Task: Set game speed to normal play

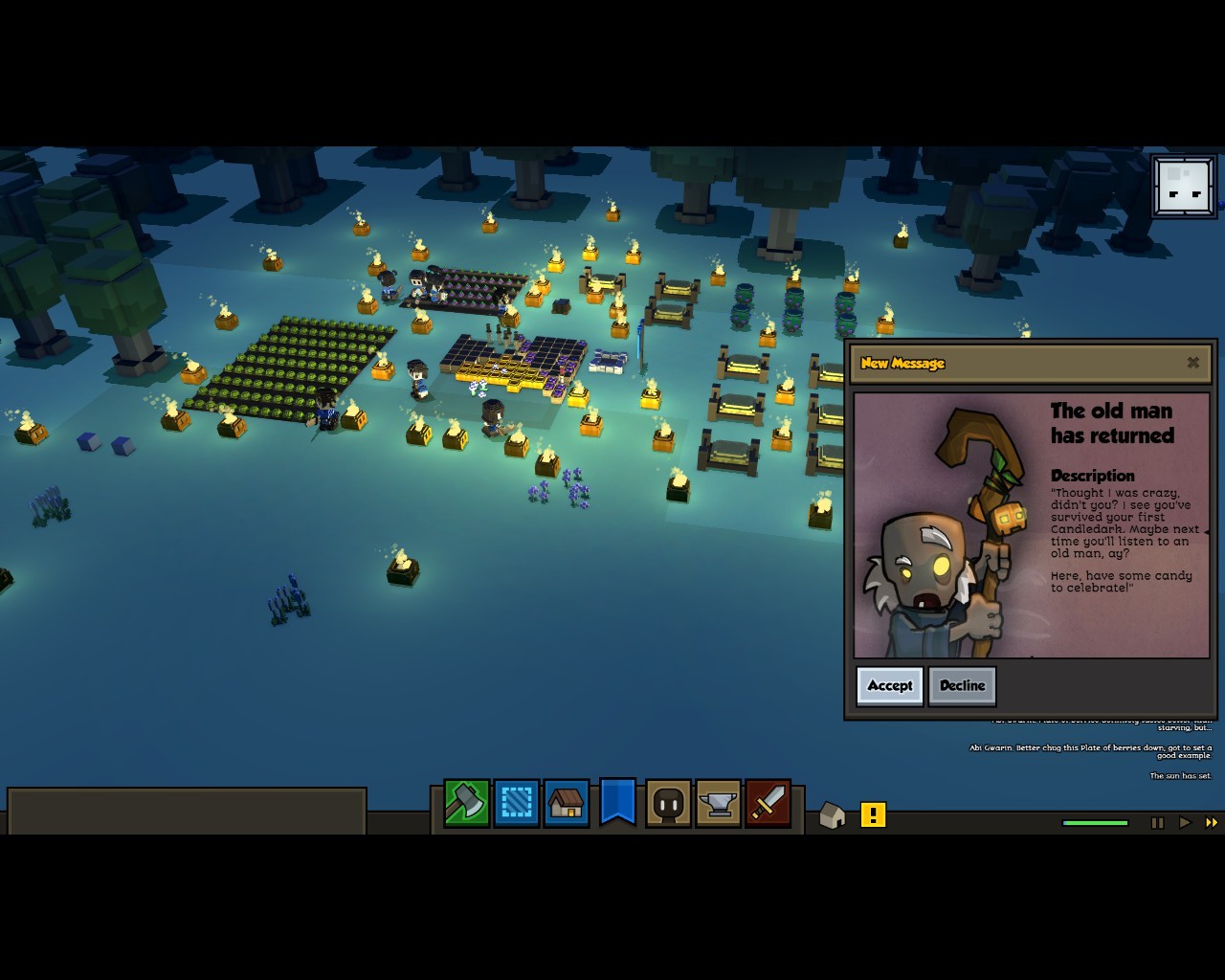Action: point(1185,822)
